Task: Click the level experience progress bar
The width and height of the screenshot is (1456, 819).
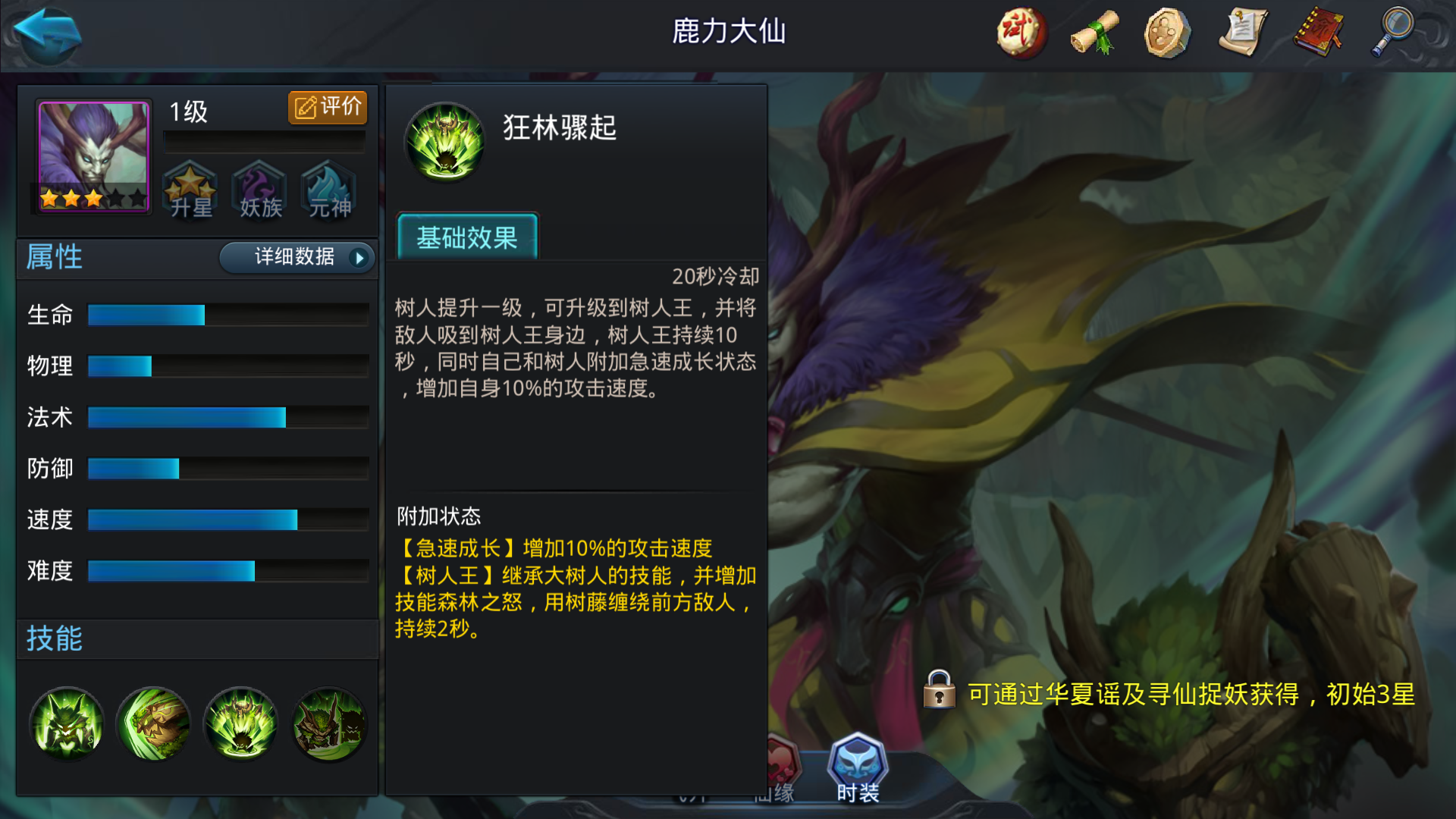Action: (x=264, y=140)
